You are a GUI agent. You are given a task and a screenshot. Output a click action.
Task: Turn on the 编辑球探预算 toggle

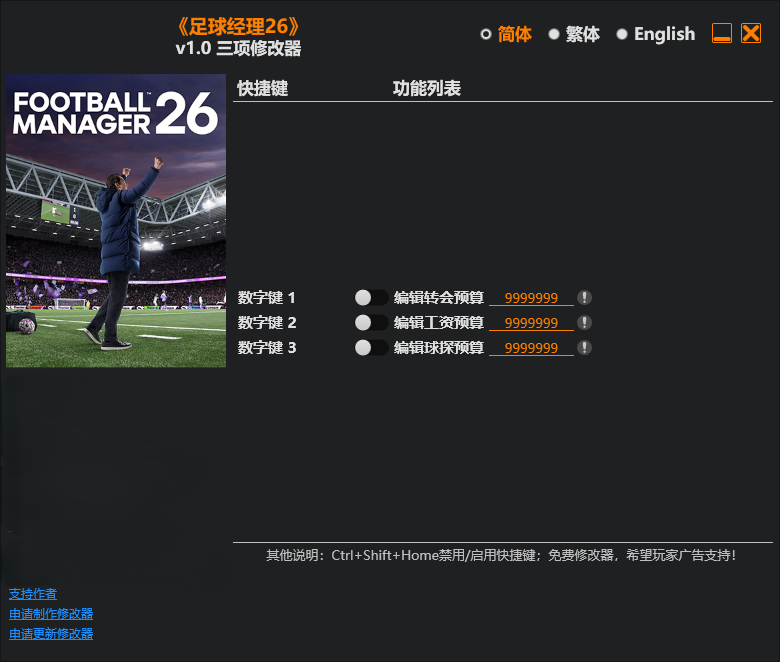click(x=371, y=348)
